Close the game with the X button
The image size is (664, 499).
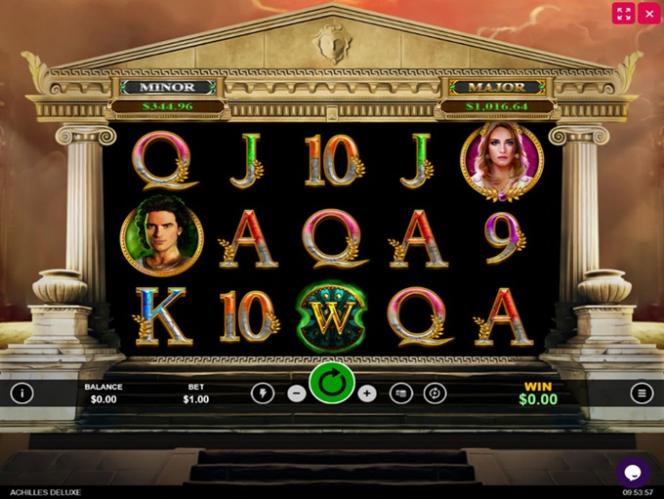[x=652, y=13]
